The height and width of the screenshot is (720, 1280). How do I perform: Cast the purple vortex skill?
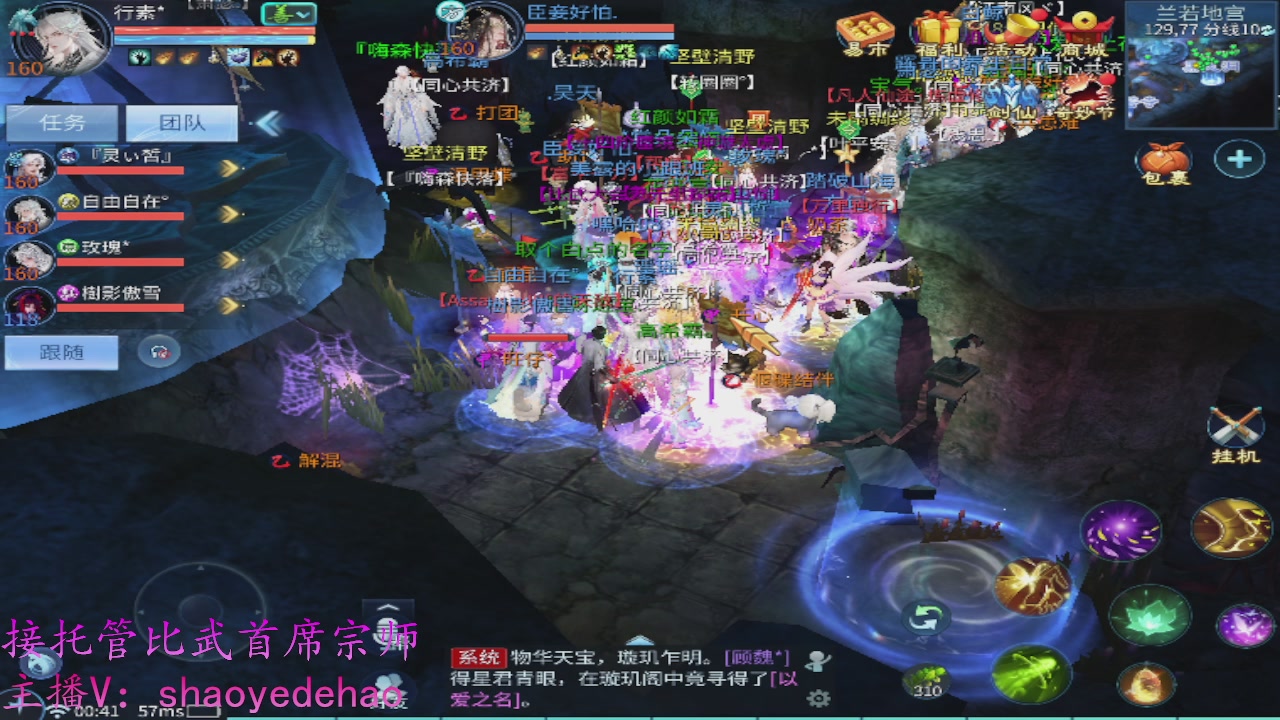pos(1120,528)
